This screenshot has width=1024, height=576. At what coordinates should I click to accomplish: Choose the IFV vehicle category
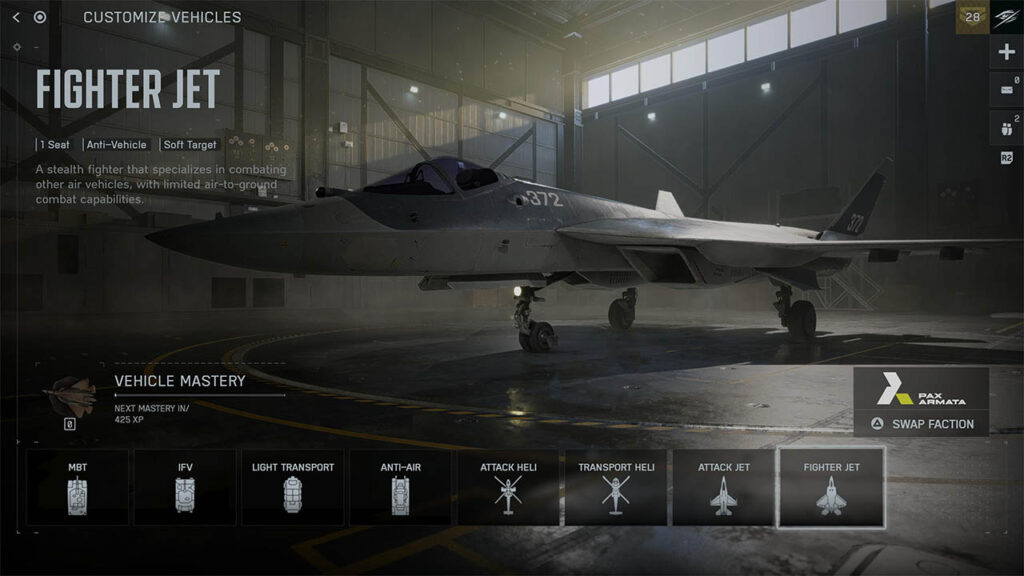point(185,487)
